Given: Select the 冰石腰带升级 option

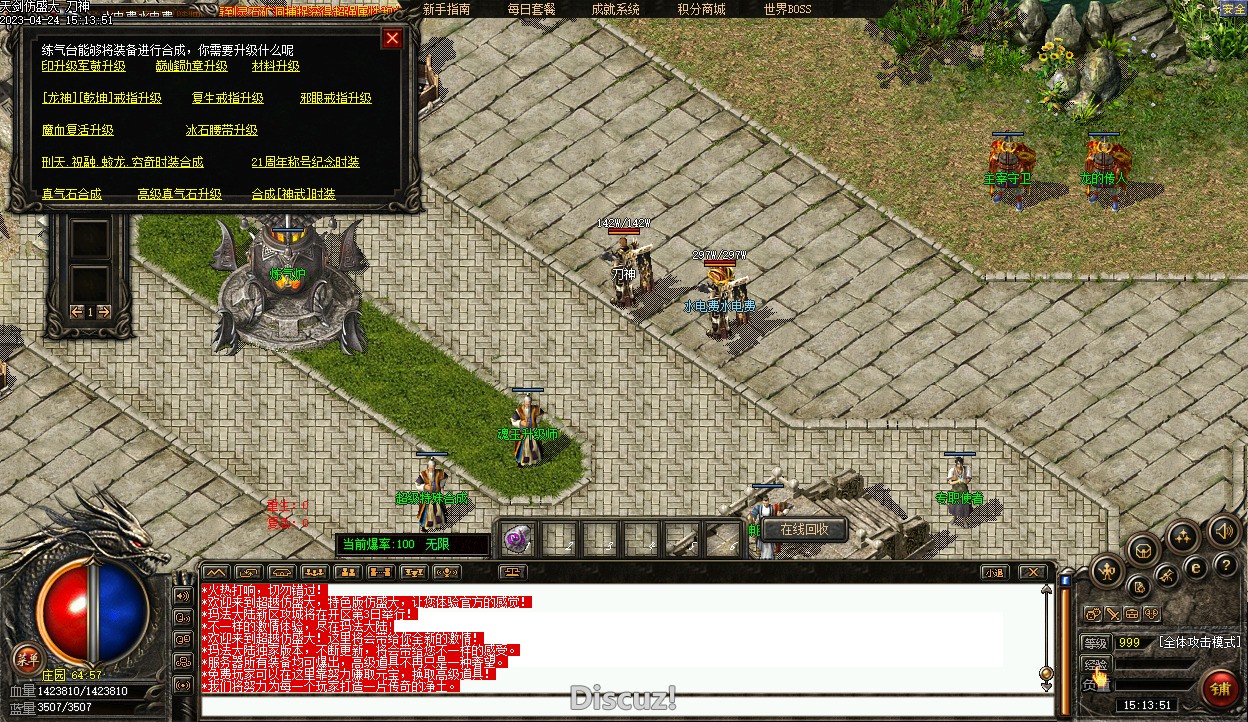Looking at the screenshot, I should click(x=221, y=130).
